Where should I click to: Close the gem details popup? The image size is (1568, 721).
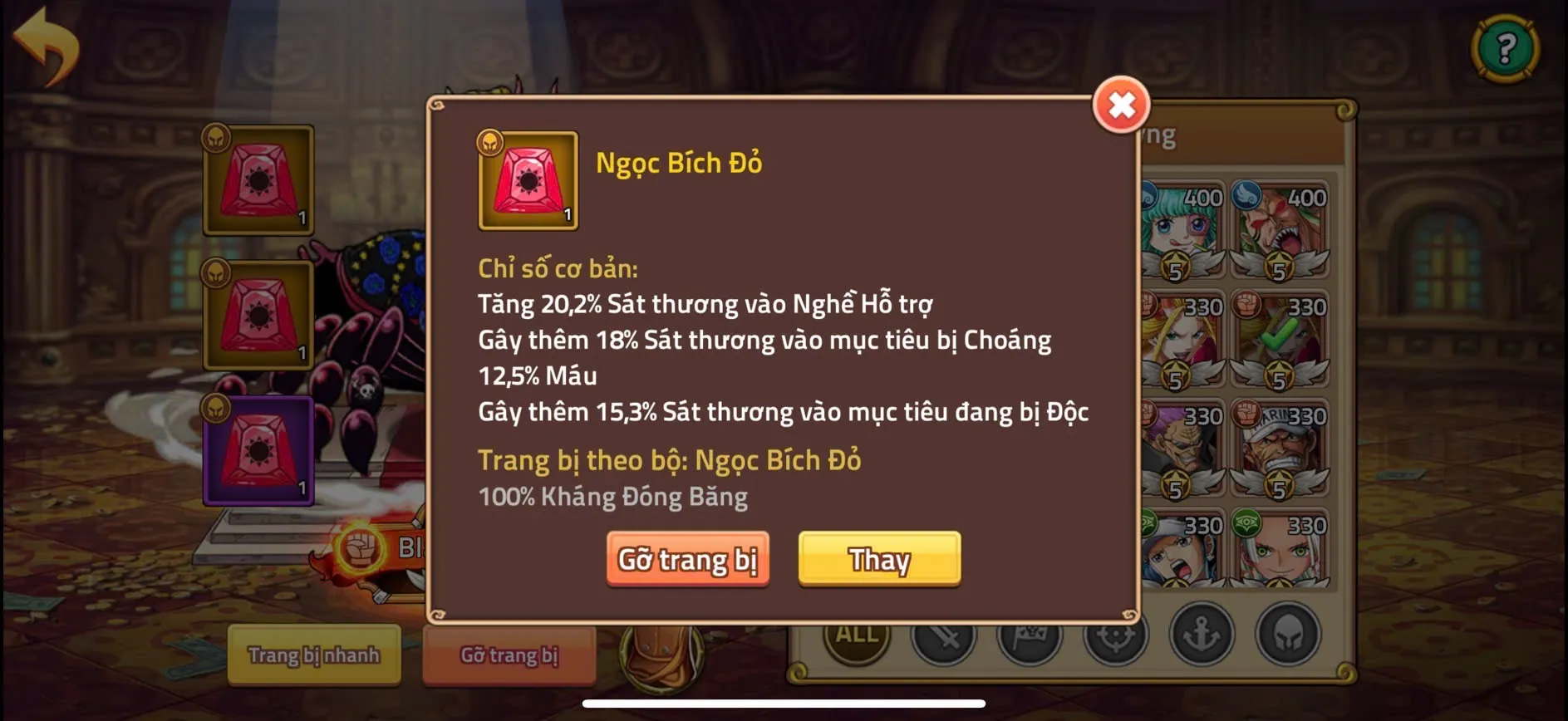(x=1122, y=106)
